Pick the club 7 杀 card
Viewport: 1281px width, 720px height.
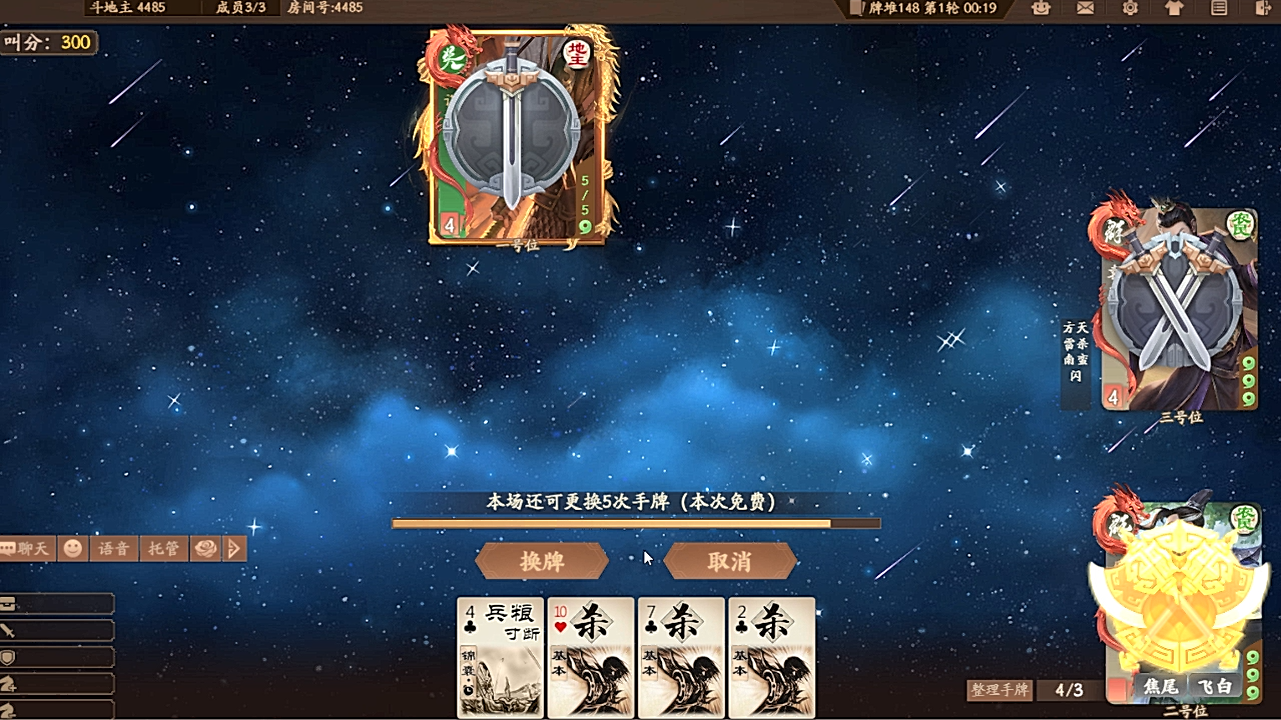click(681, 657)
